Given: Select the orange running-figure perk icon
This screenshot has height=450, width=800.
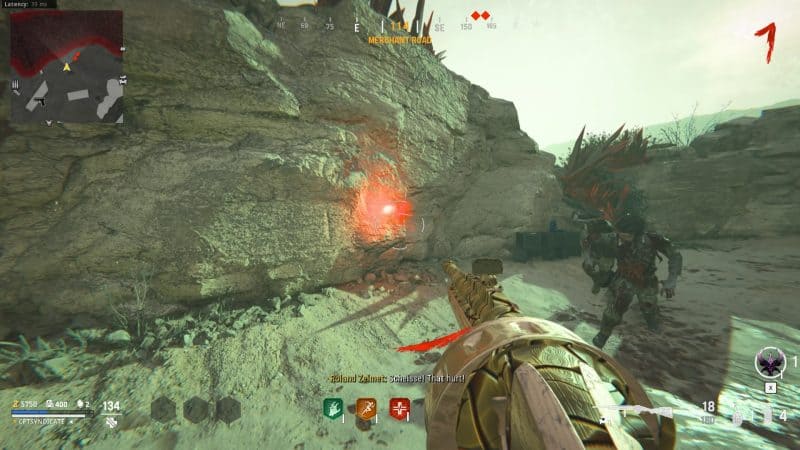Looking at the screenshot, I should coord(364,407).
